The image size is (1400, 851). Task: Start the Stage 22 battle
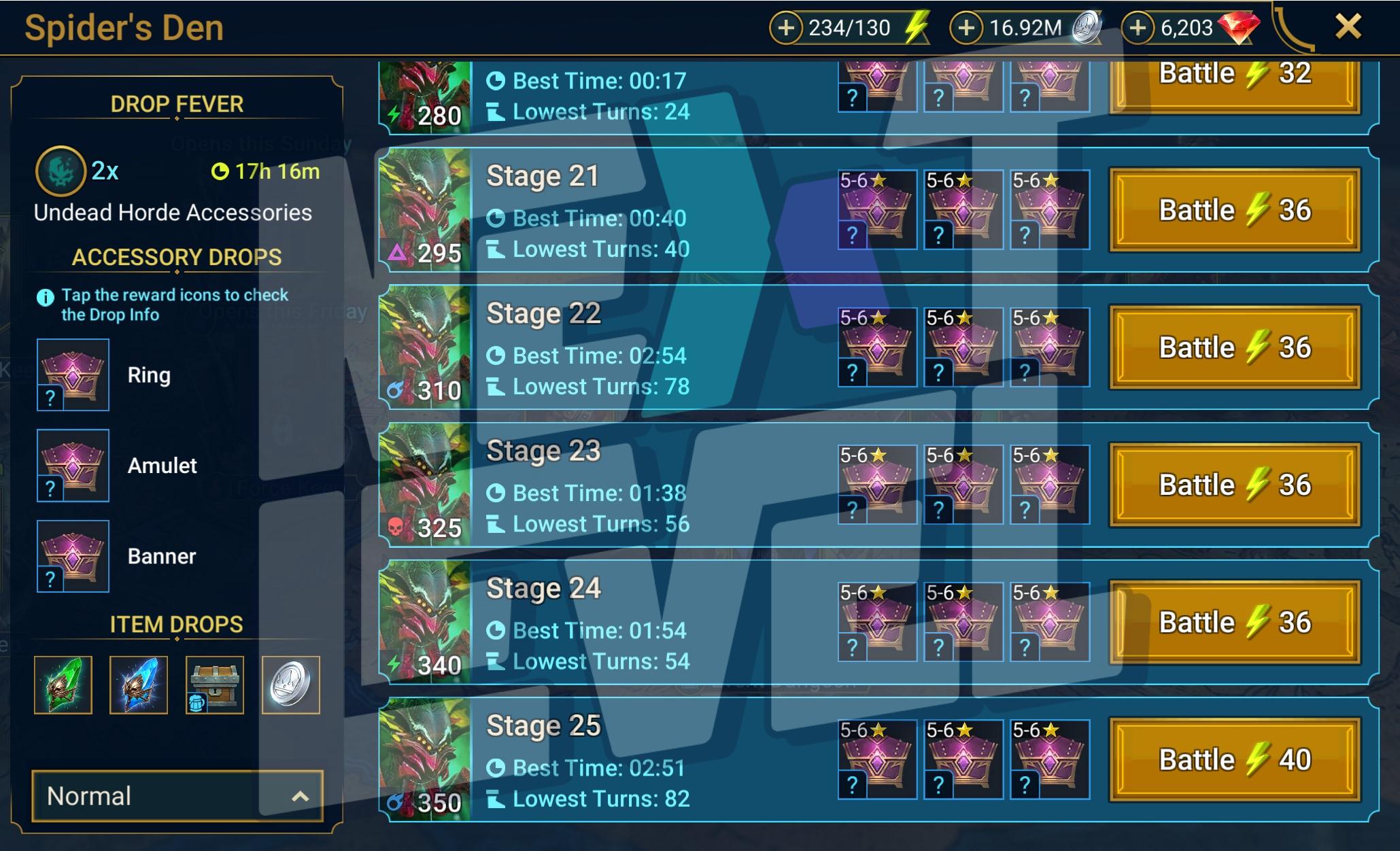tap(1234, 347)
